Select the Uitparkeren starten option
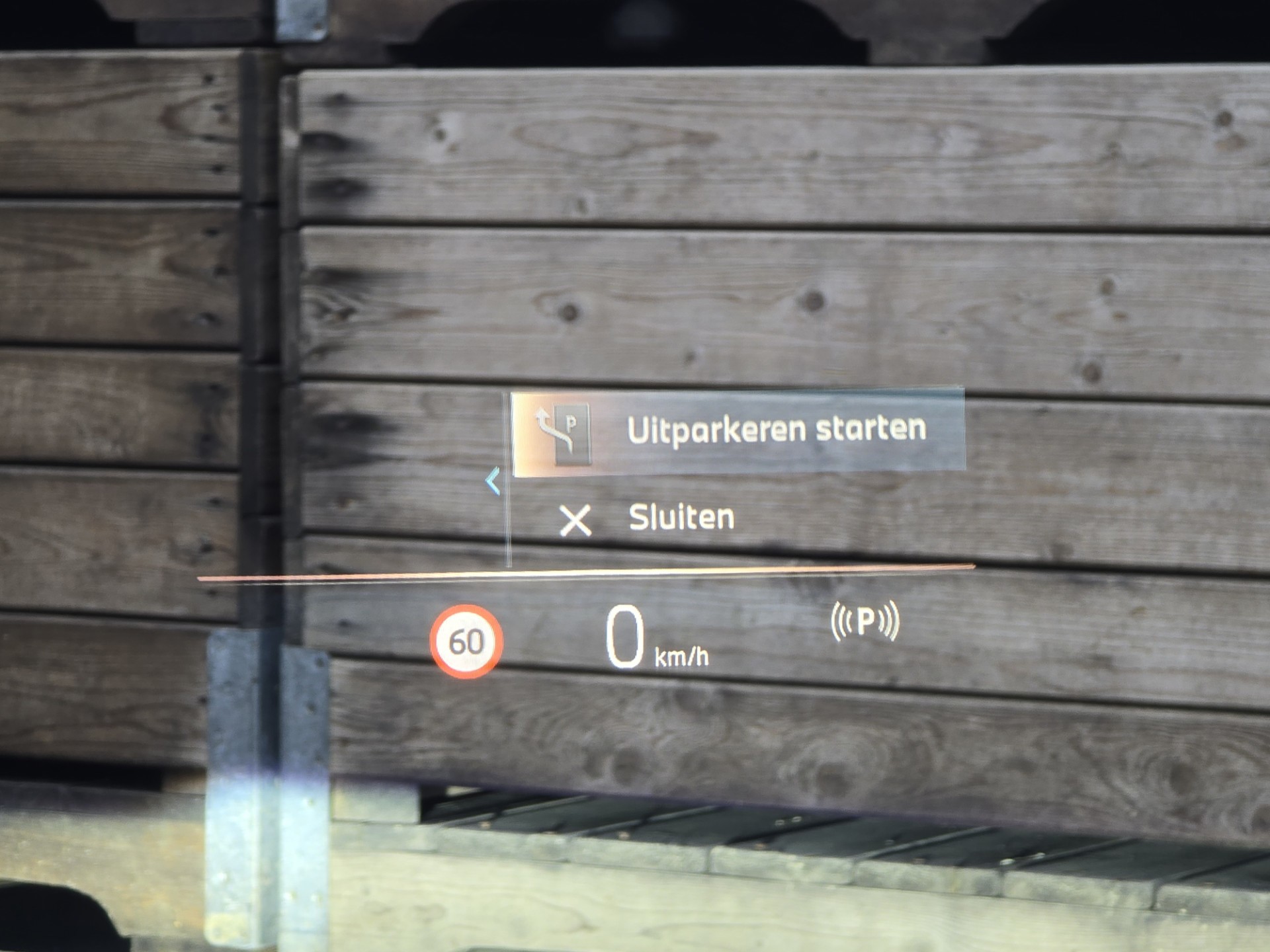 tap(738, 432)
